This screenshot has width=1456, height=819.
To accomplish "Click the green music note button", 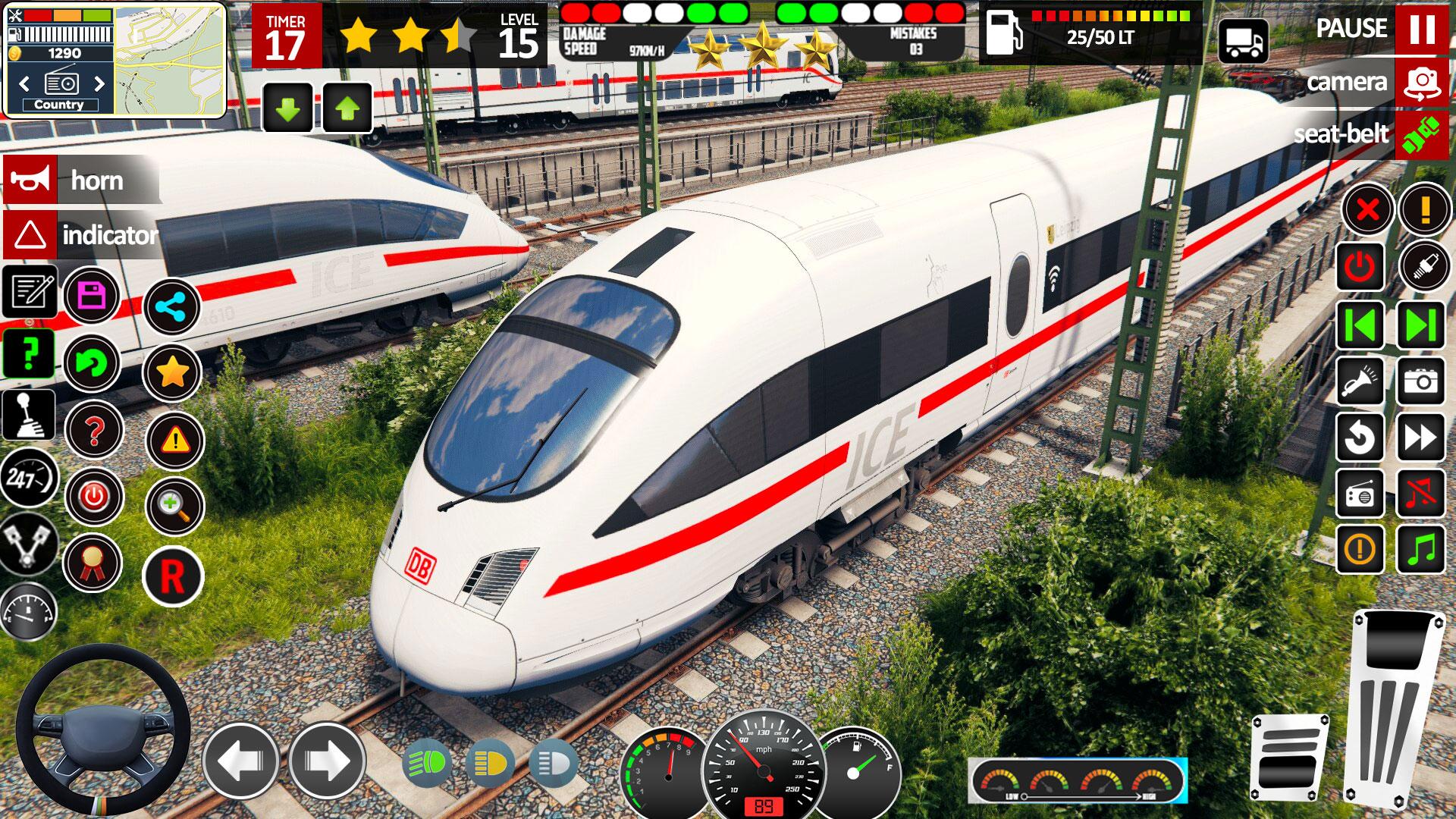I will click(x=1421, y=548).
